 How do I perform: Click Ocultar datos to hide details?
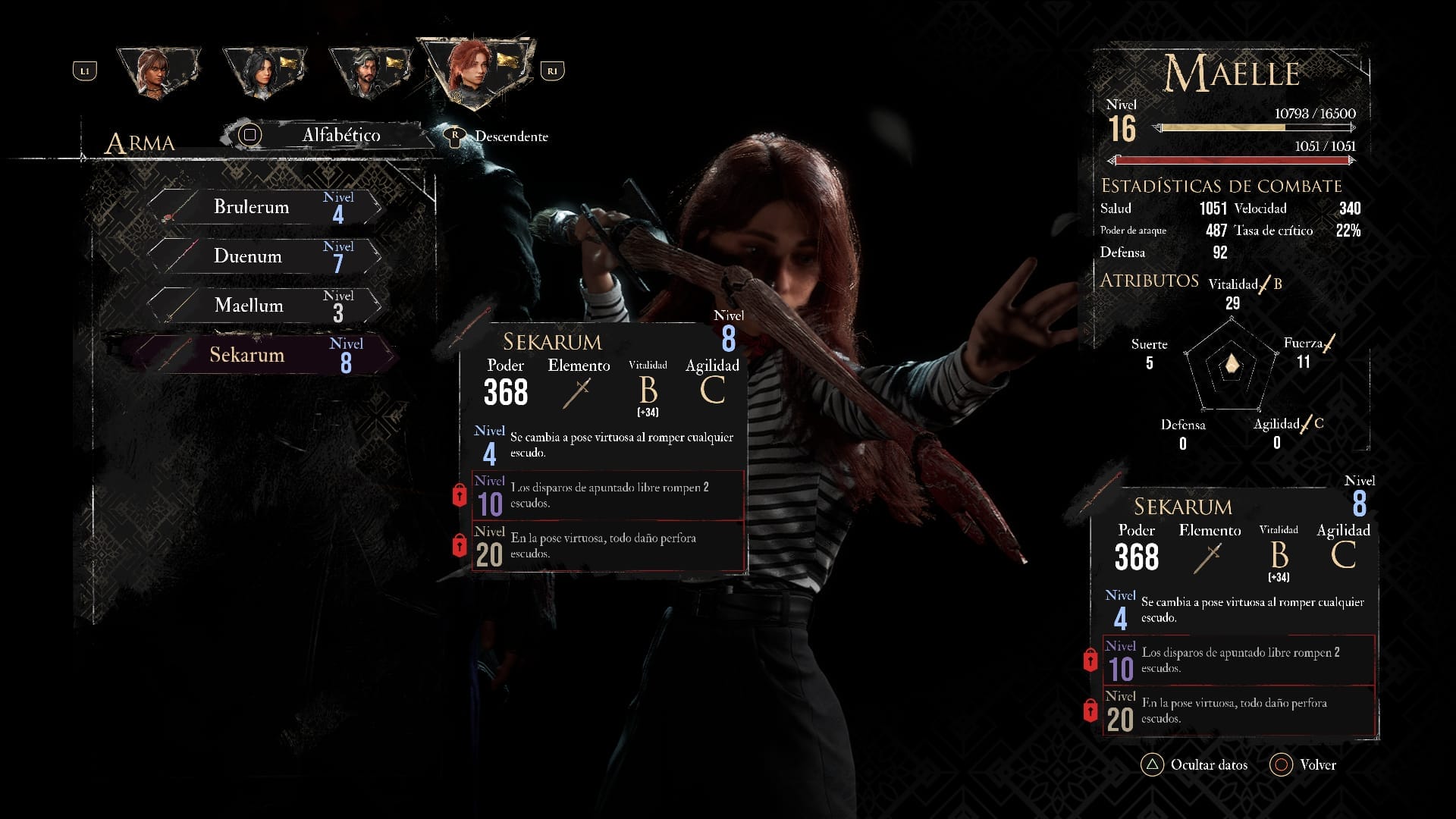[1195, 764]
